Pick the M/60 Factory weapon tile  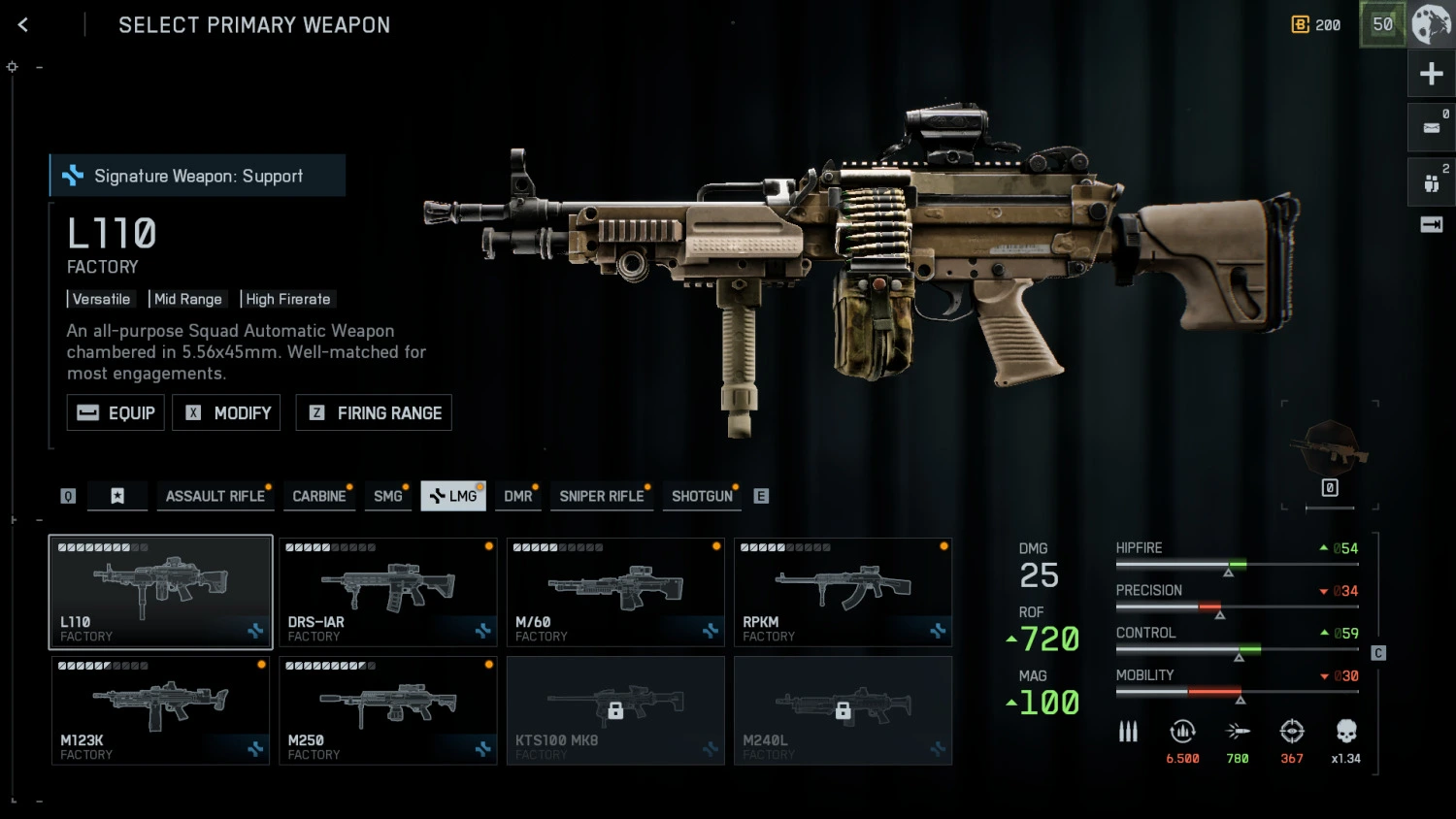(615, 592)
